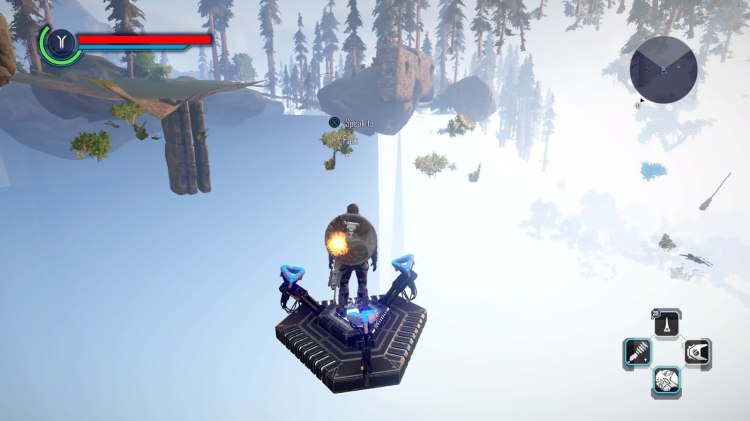This screenshot has height=421, width=750.
Task: Click the circular minimap
Action: 663,69
